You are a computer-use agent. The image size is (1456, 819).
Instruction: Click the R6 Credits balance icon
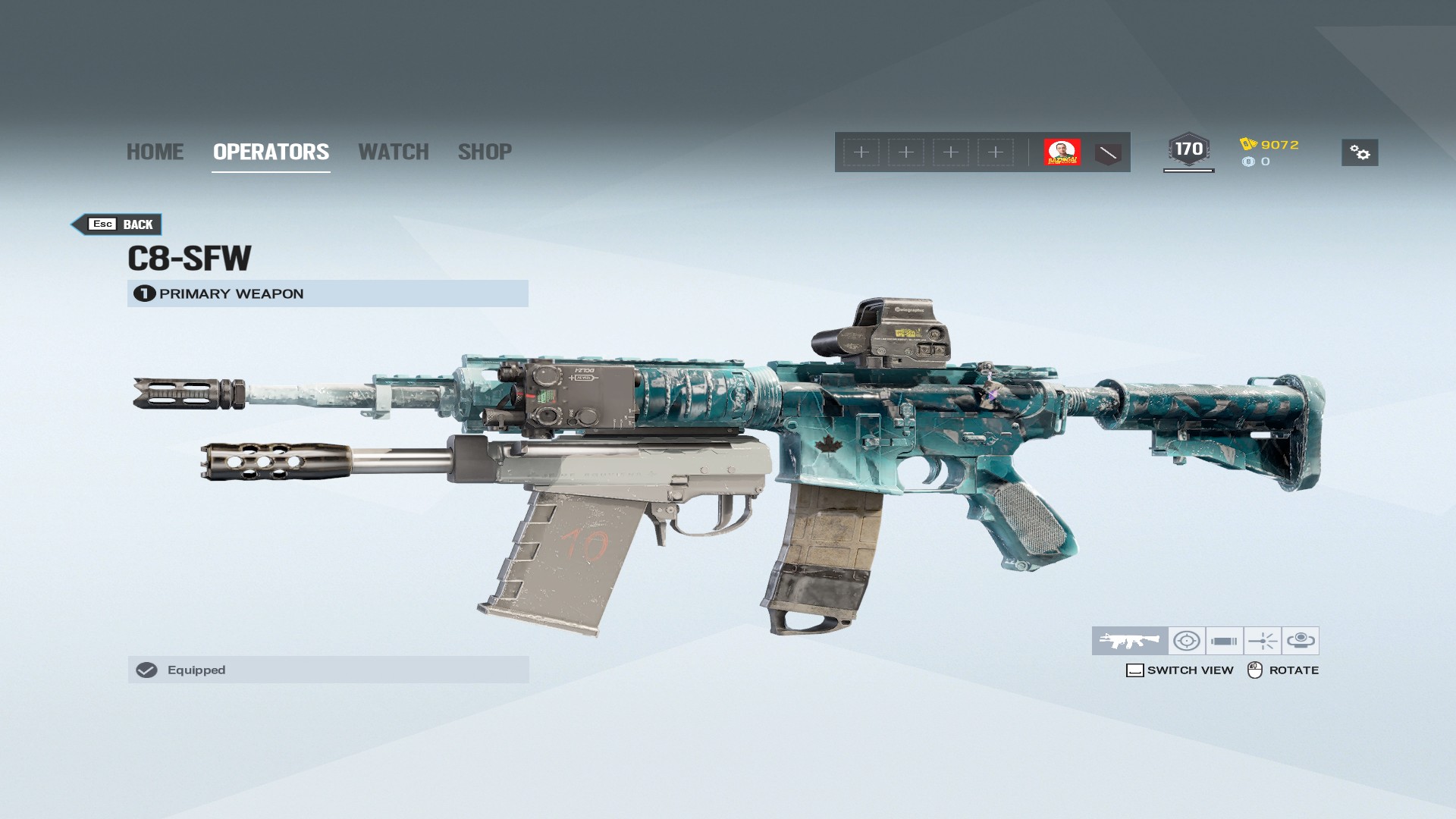point(1248,161)
